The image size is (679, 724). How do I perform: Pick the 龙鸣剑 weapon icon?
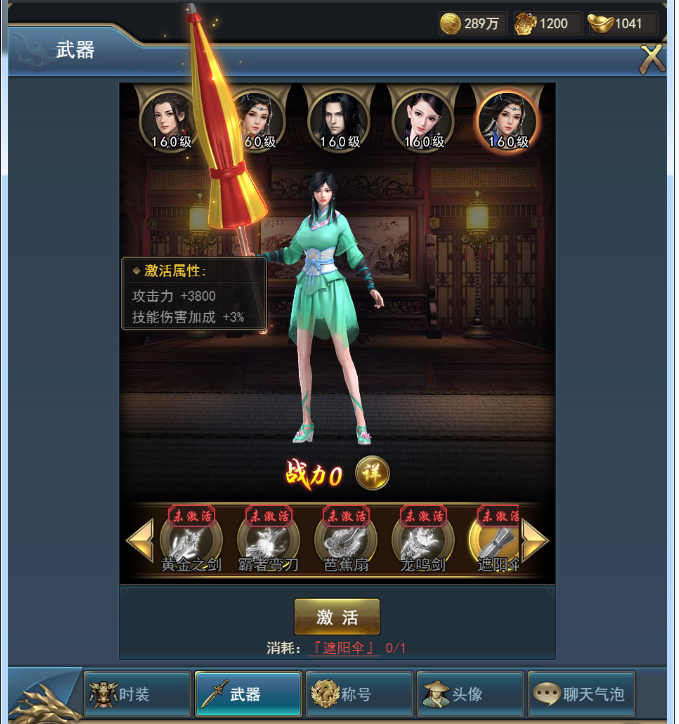[x=421, y=542]
